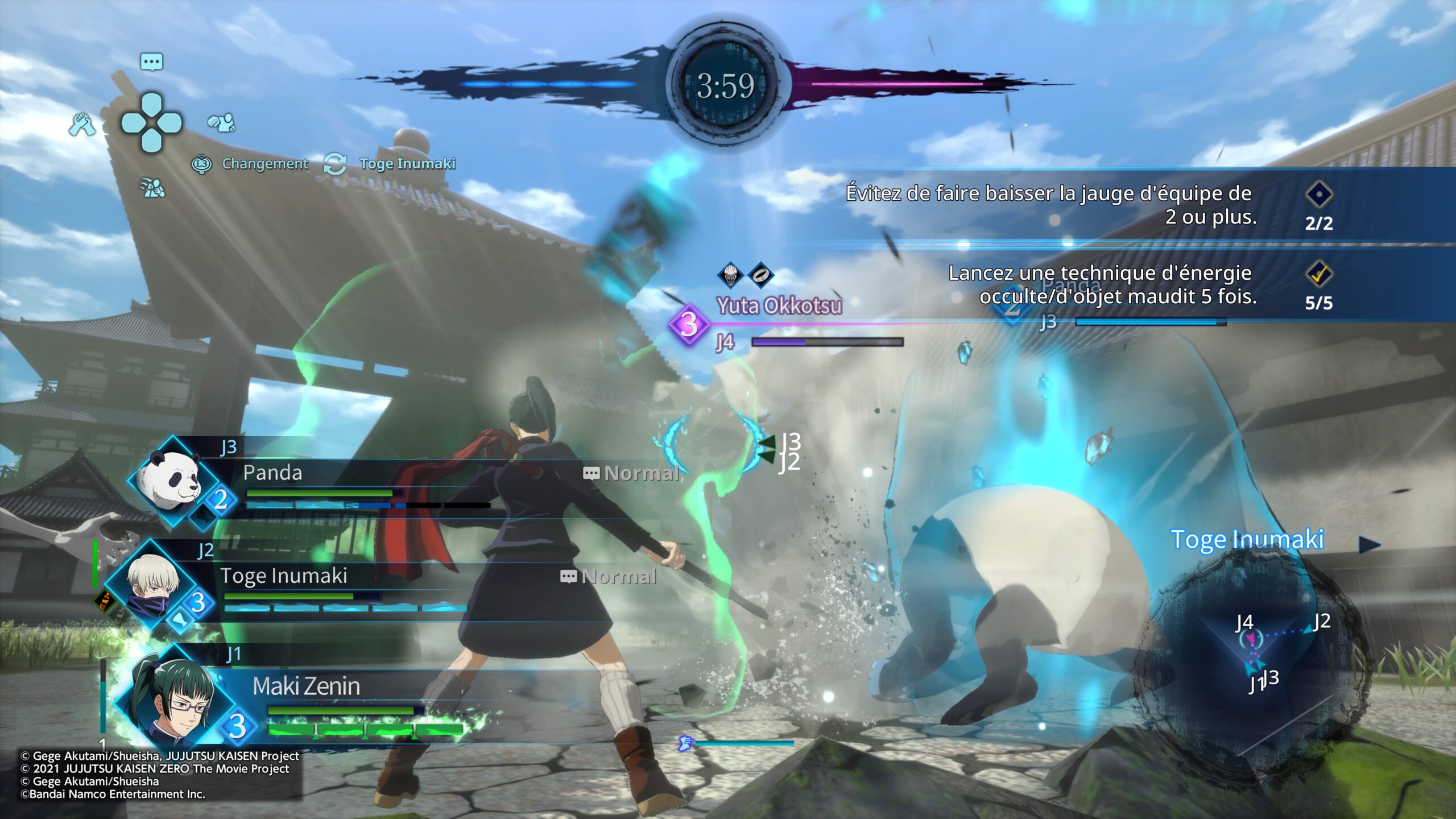This screenshot has height=819, width=1456.
Task: Click the arrow next to Toge Inumaki target label
Action: (1368, 545)
